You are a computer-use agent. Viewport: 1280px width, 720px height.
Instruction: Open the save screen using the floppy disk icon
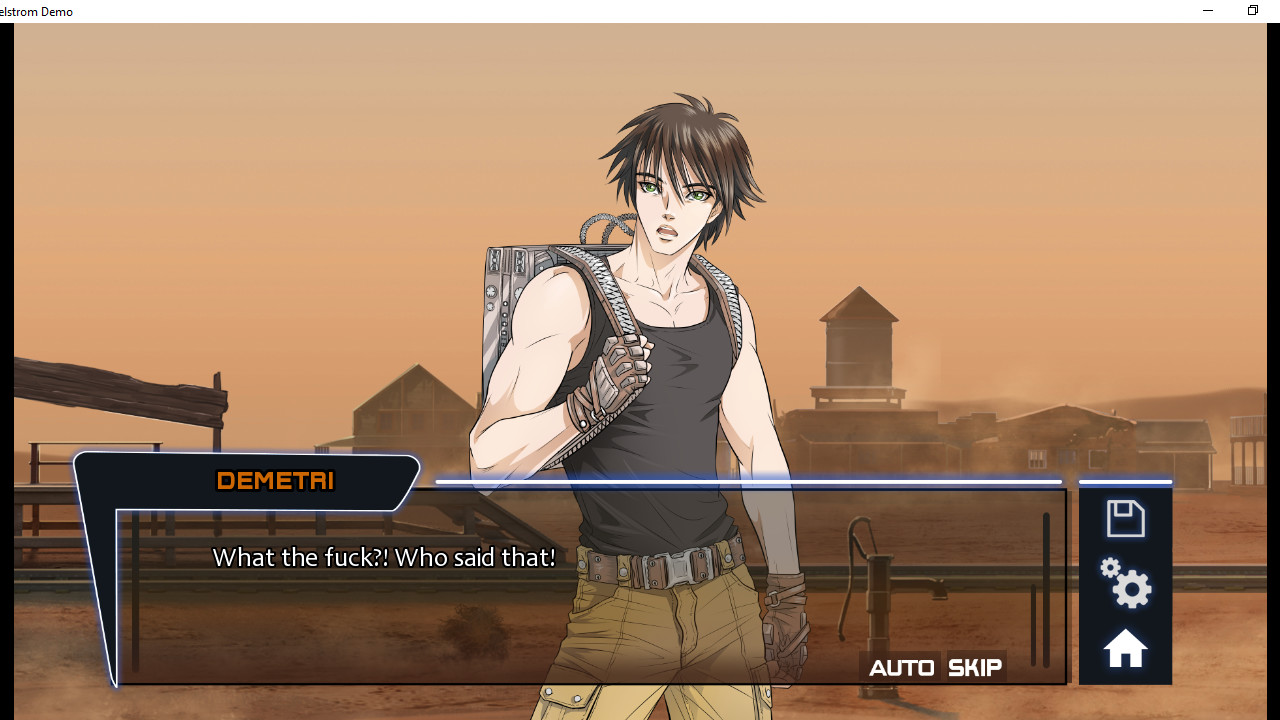(1125, 518)
